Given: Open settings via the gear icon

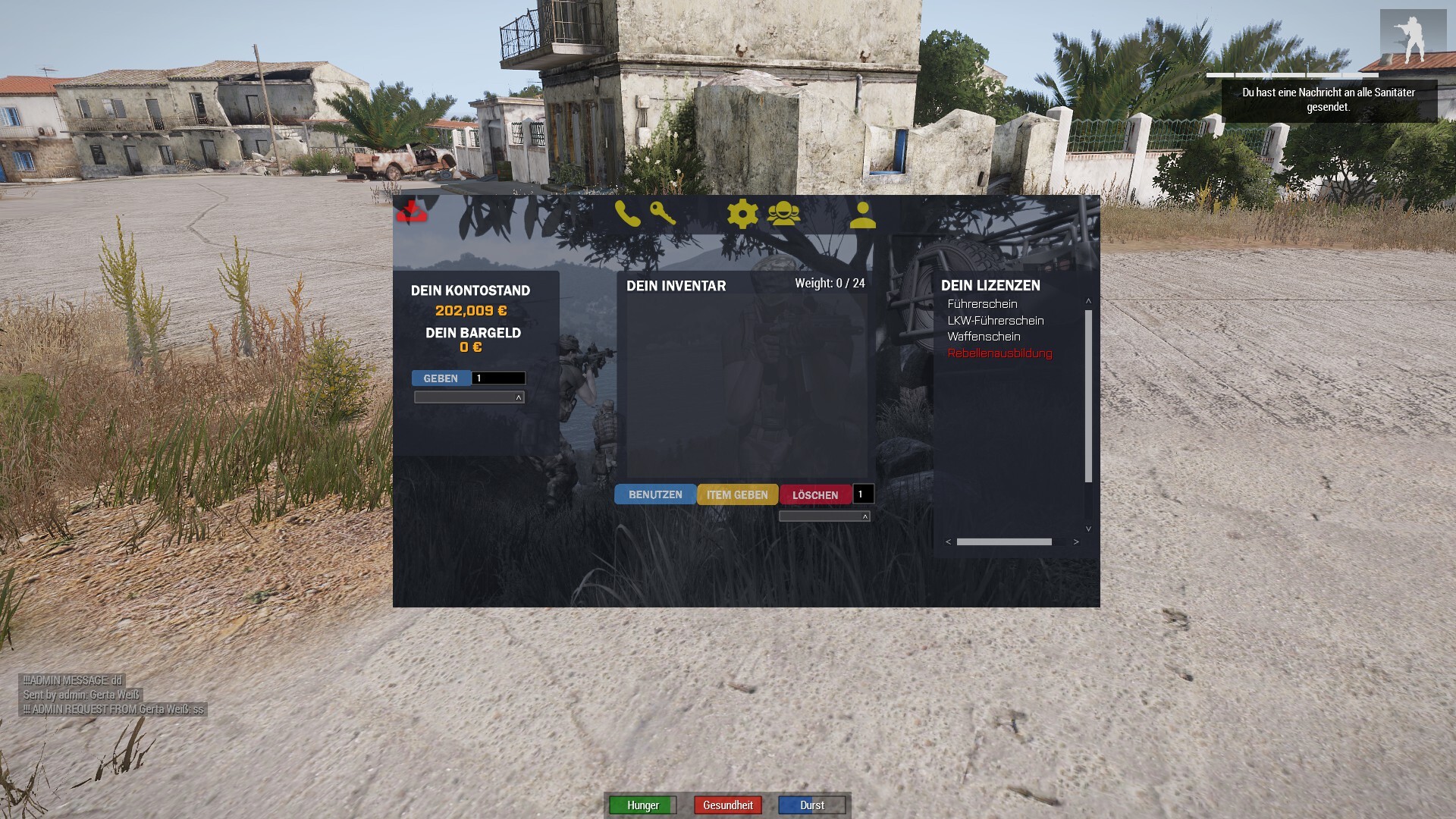Looking at the screenshot, I should click(x=742, y=215).
